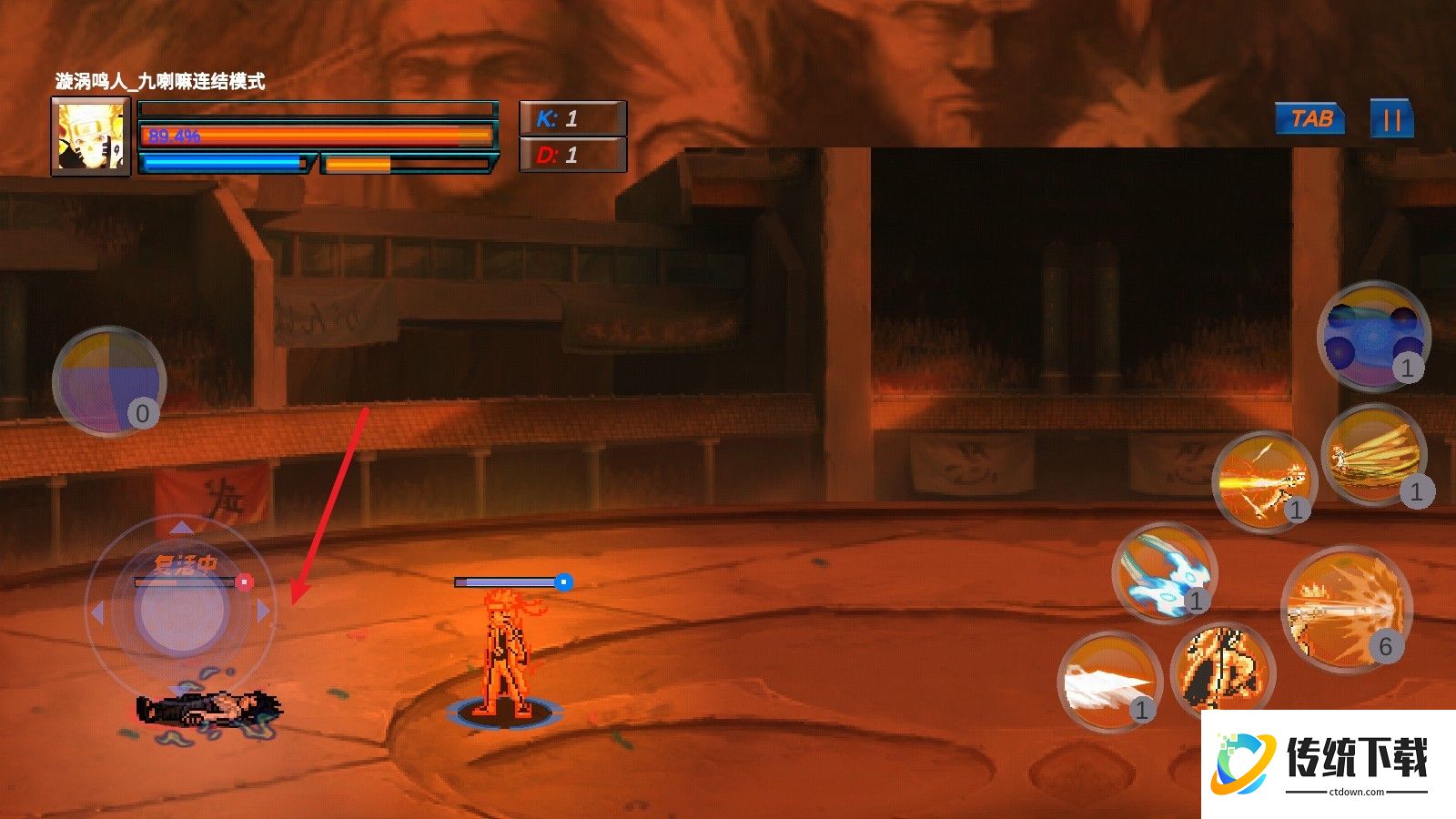1456x819 pixels.
Task: Trigger the fiery dash beam skill
Action: 1265,481
